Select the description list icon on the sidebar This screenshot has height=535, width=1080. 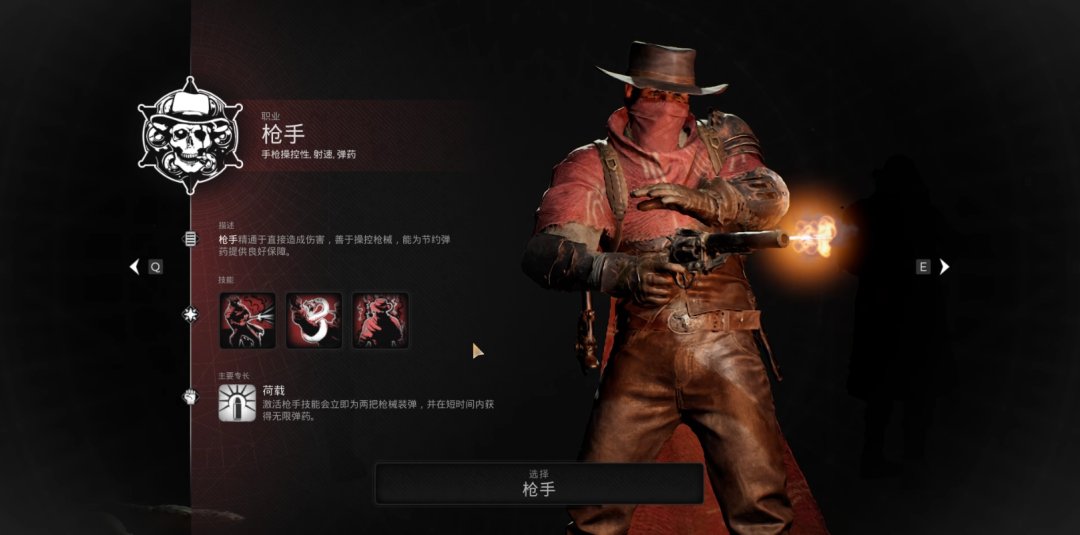pyautogui.click(x=190, y=239)
